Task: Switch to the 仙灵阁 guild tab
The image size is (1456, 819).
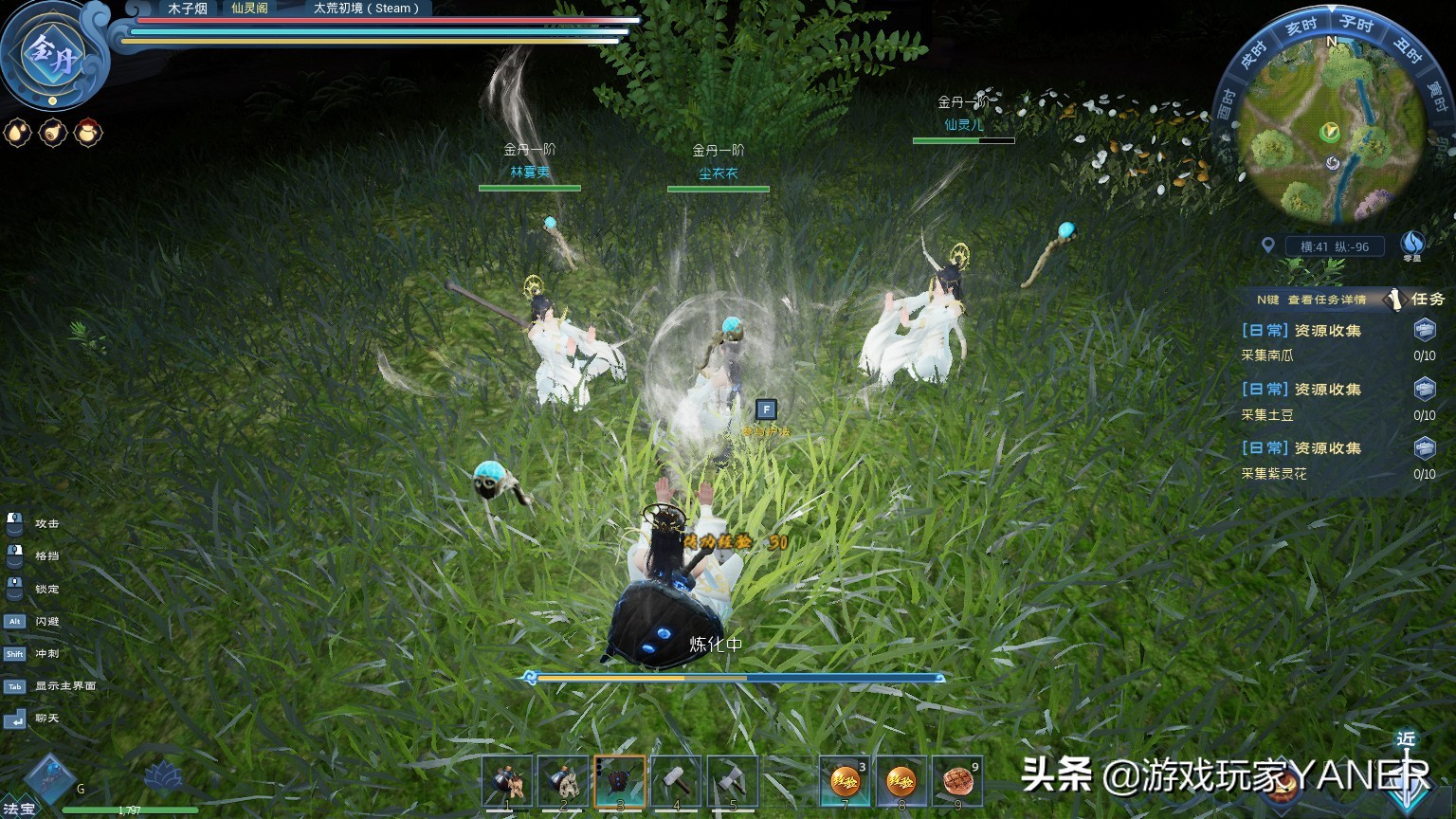Action: tap(249, 9)
